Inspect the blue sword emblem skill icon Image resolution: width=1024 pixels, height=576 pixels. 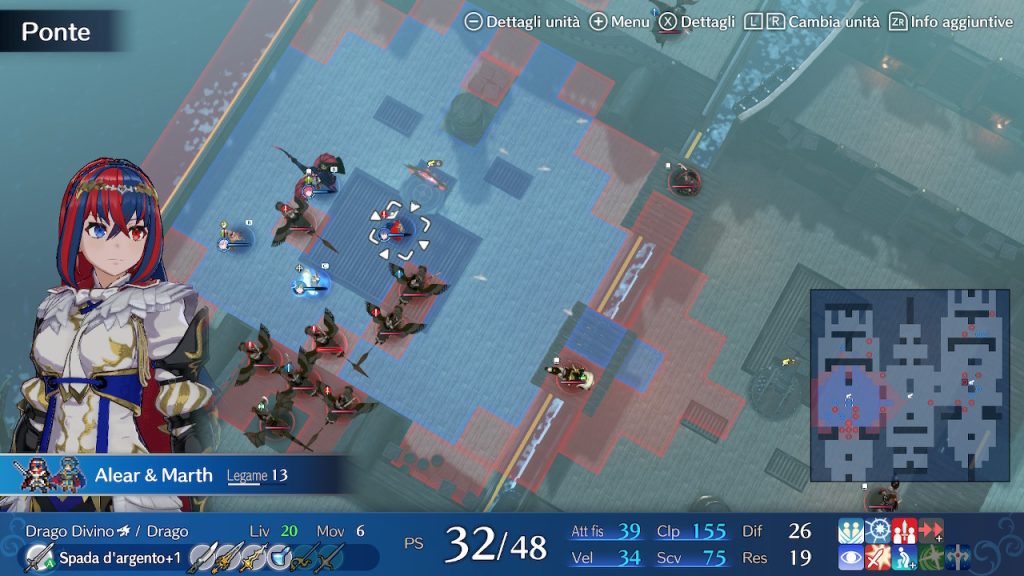[x=957, y=558]
